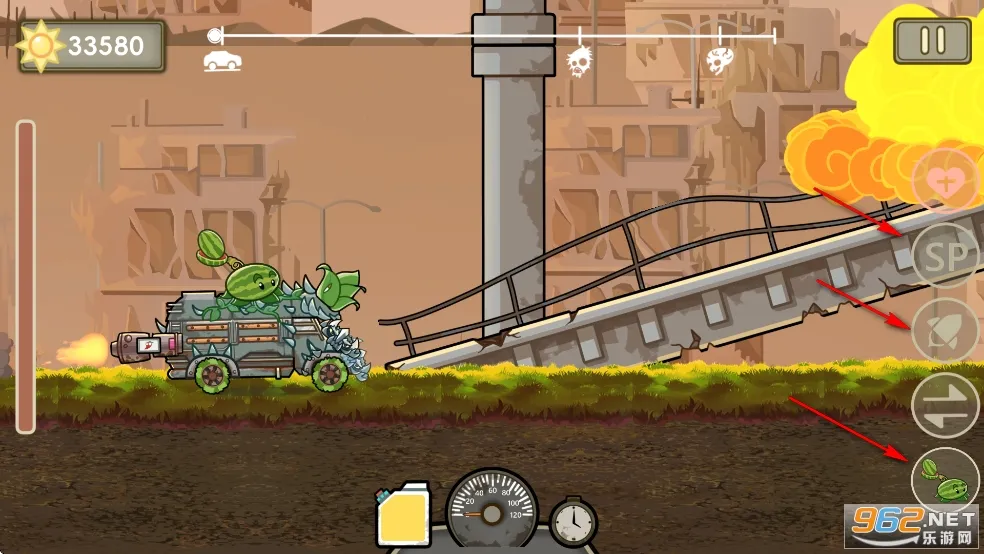Pause the game with the pause button
This screenshot has height=554, width=984.
click(x=932, y=41)
